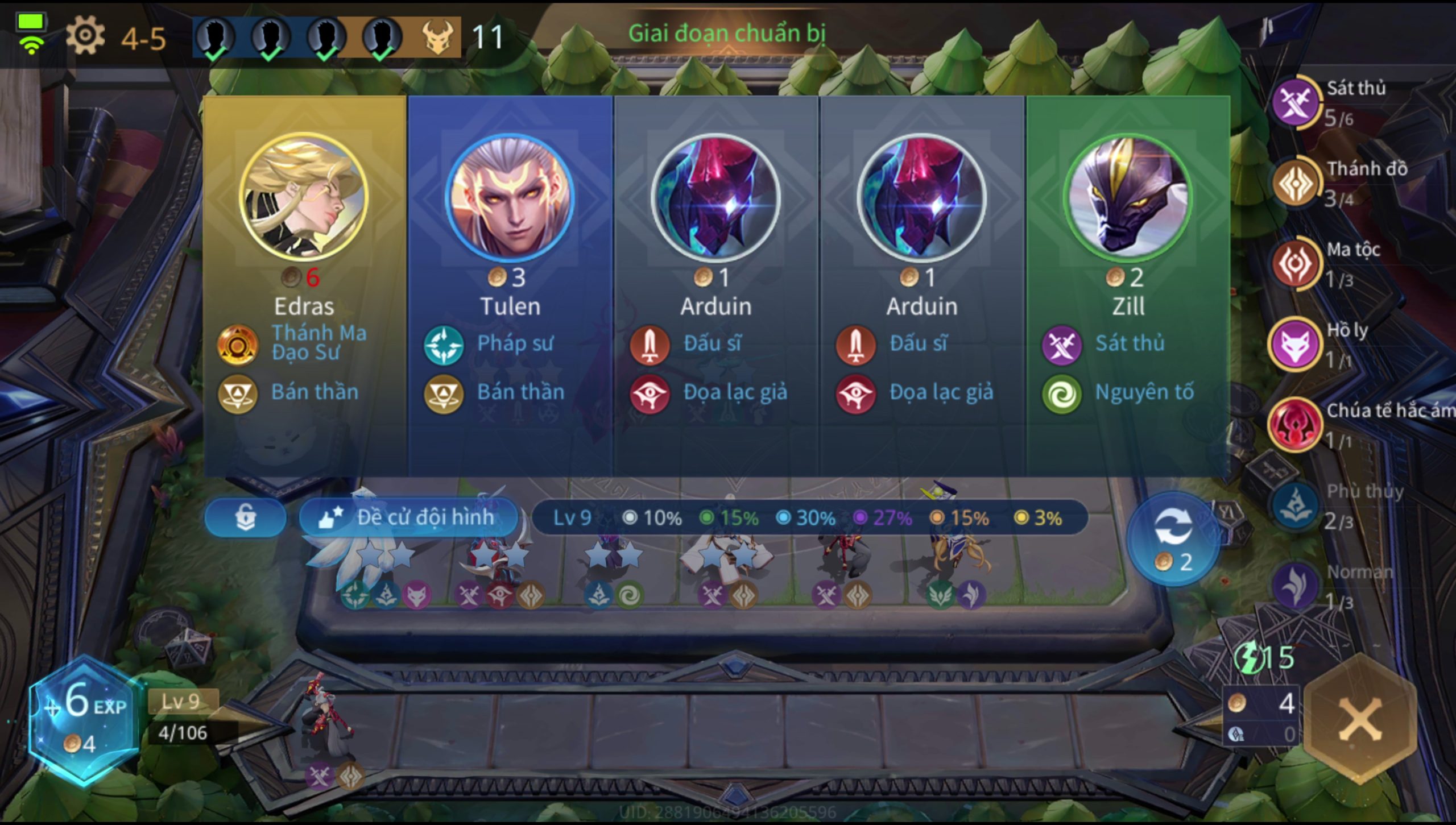Show the Sát thủ synergy details

[1296, 102]
